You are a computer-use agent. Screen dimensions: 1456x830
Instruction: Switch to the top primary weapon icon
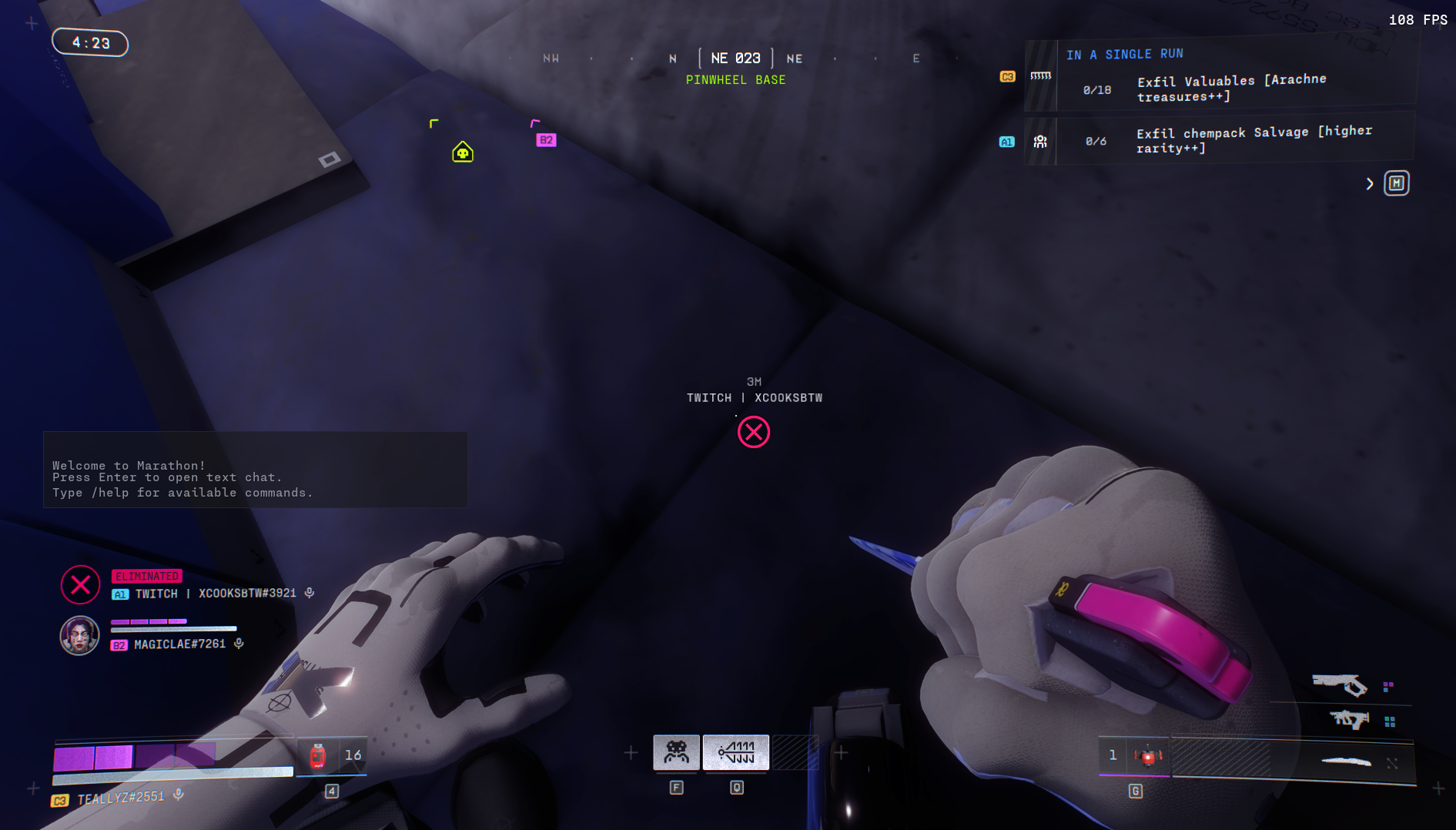tap(1340, 684)
